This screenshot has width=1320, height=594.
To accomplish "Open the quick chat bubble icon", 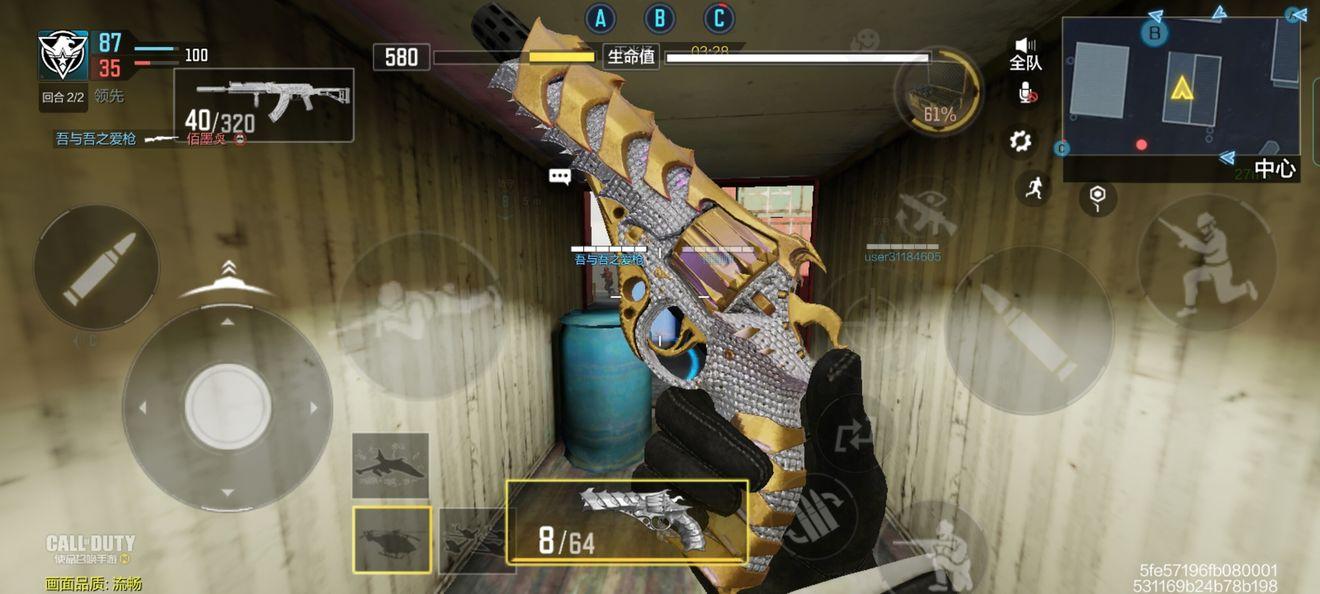I will coord(560,177).
